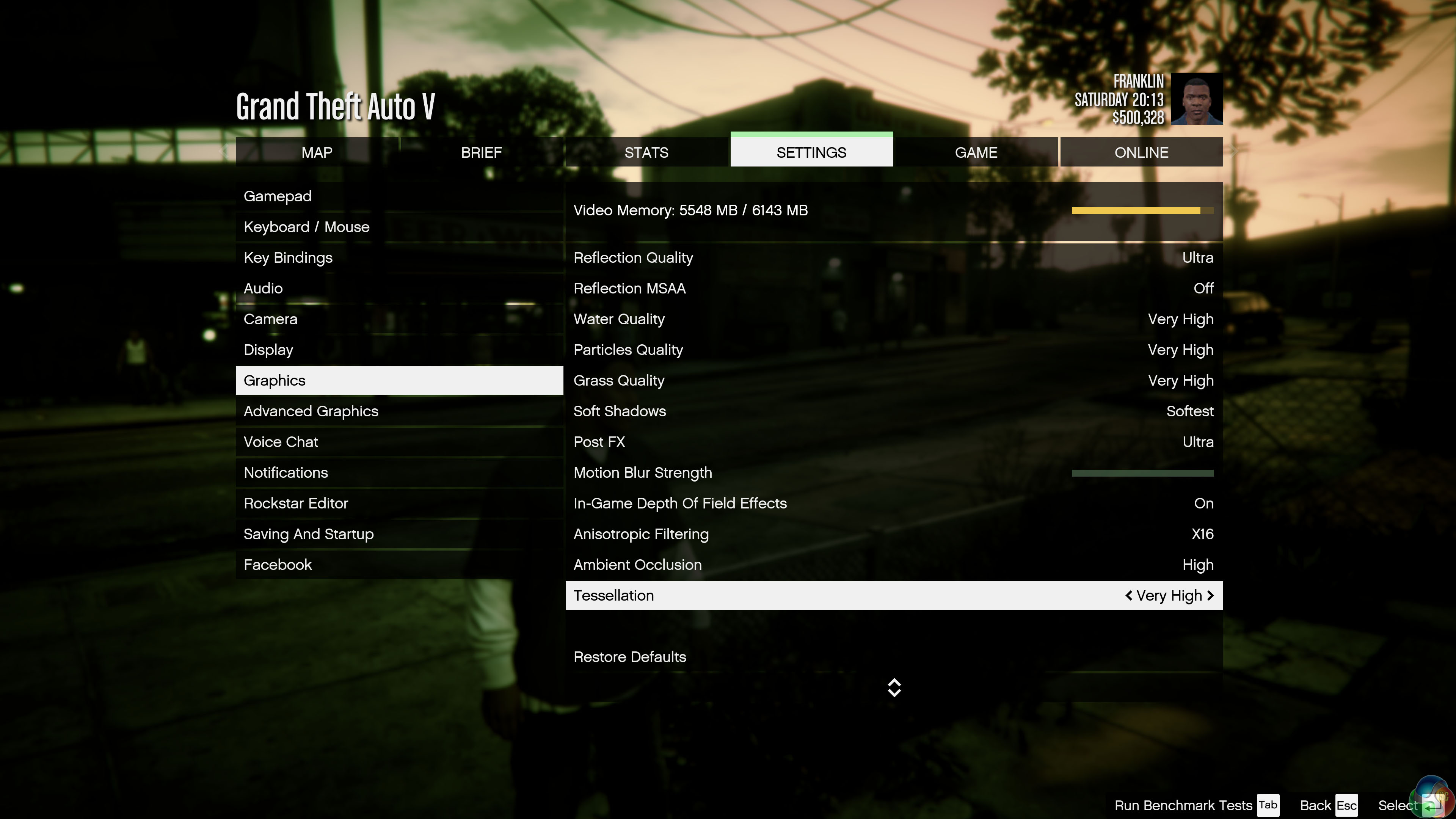The image size is (1456, 819).
Task: Select the STATS tab
Action: (646, 152)
